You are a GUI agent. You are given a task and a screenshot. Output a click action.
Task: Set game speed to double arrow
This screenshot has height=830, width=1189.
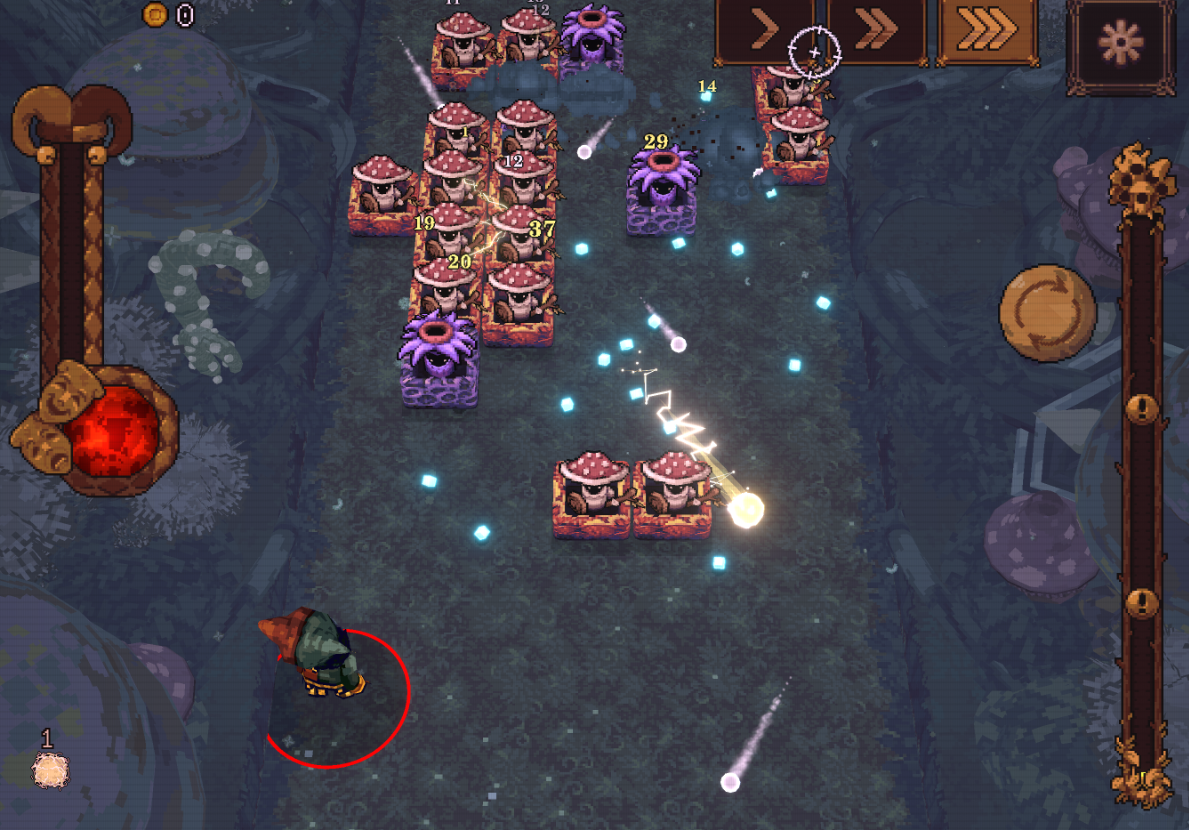coord(876,32)
